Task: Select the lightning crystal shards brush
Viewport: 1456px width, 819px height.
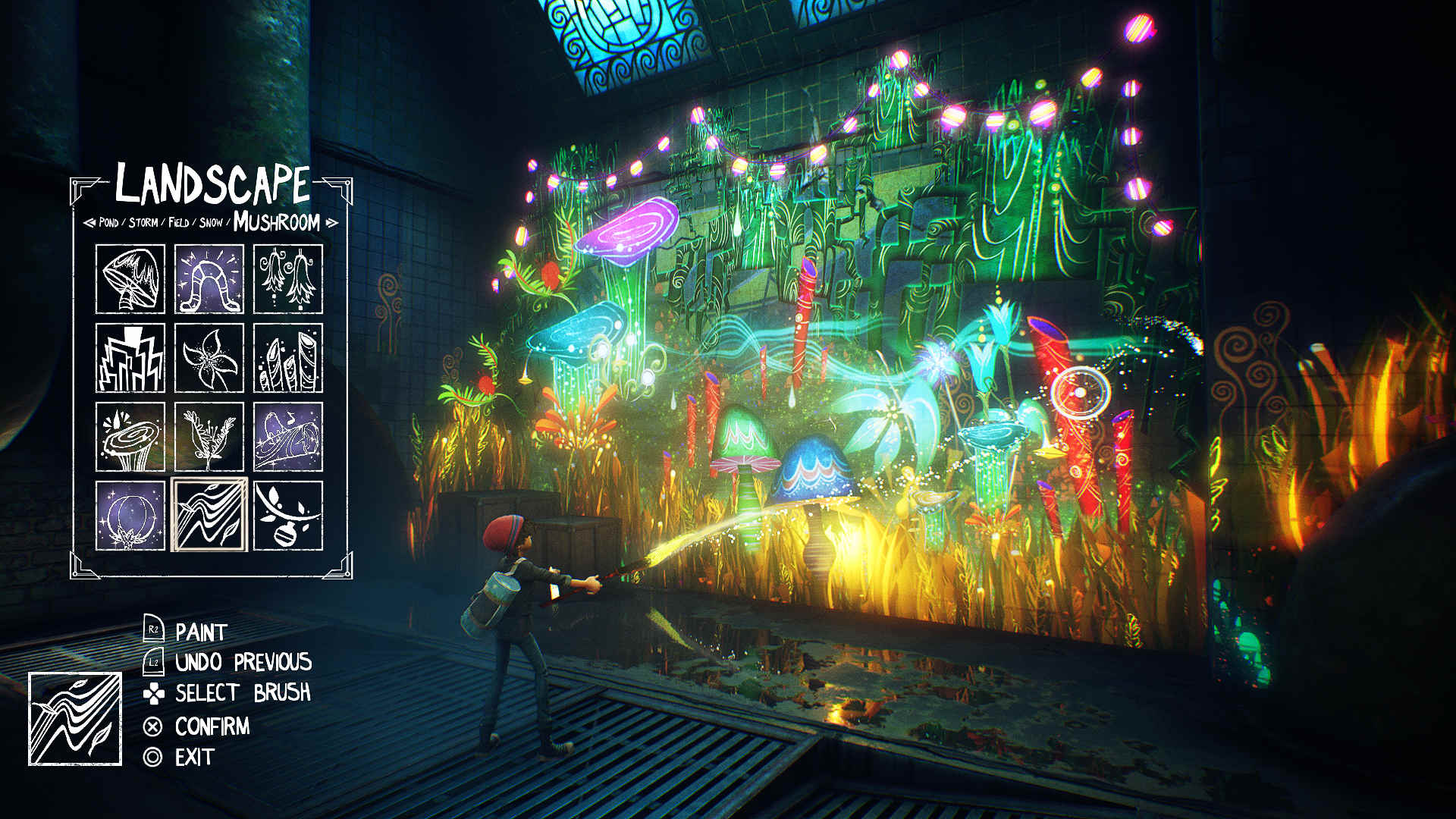Action: [130, 356]
